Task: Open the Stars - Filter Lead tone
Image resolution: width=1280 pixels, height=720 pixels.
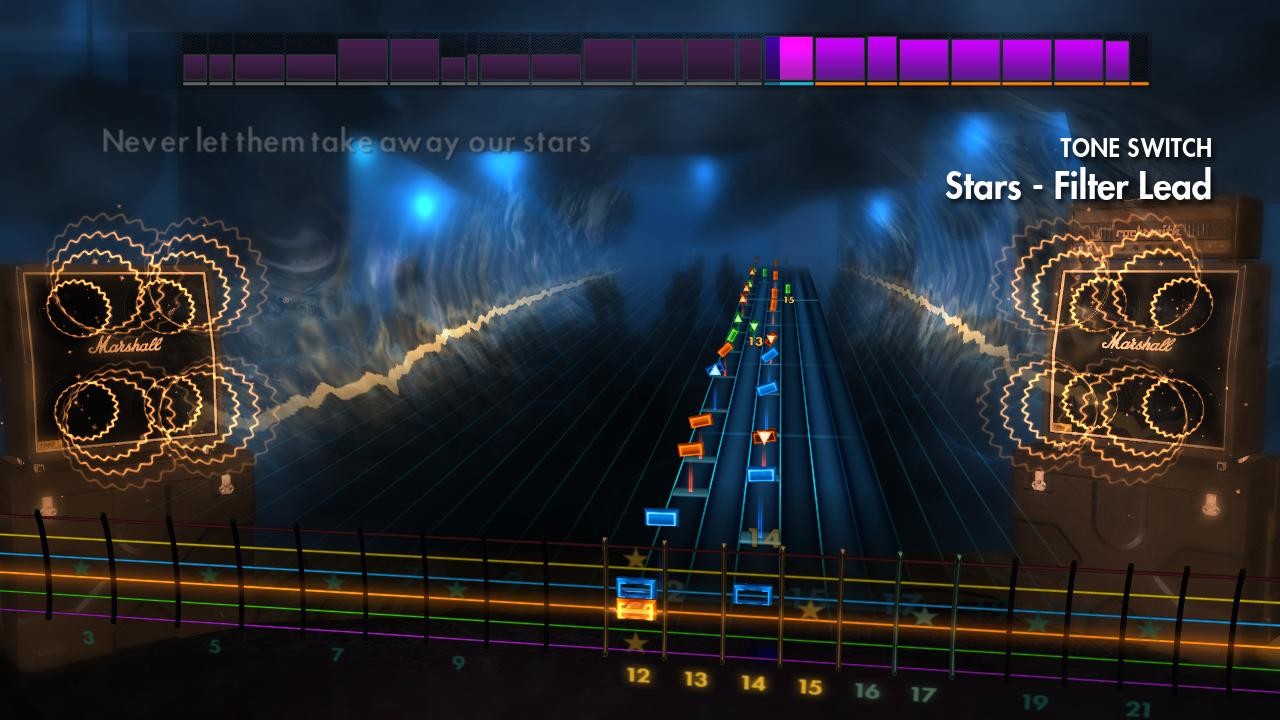Action: (x=1078, y=183)
